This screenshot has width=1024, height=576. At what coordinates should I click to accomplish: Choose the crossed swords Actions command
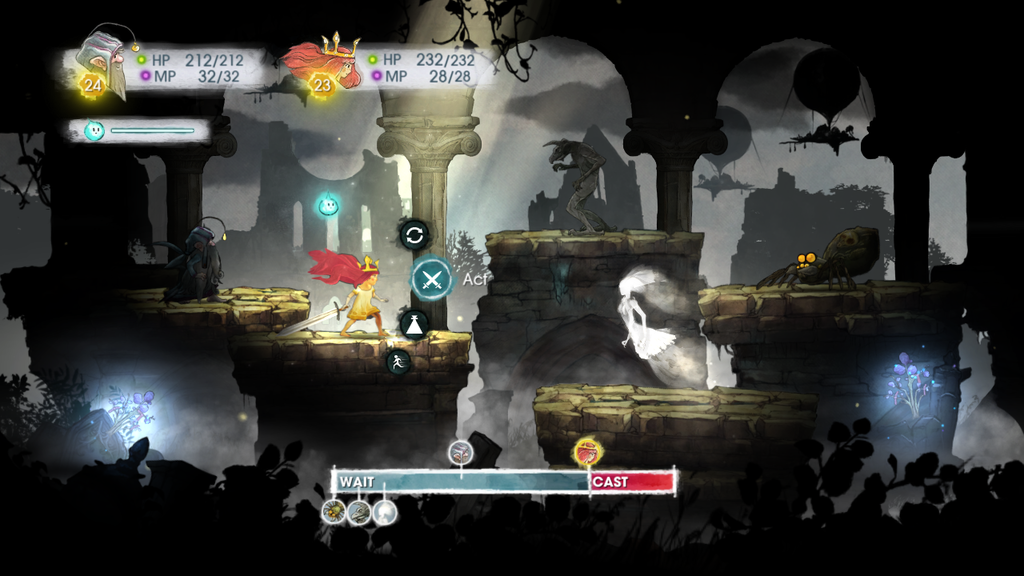432,278
